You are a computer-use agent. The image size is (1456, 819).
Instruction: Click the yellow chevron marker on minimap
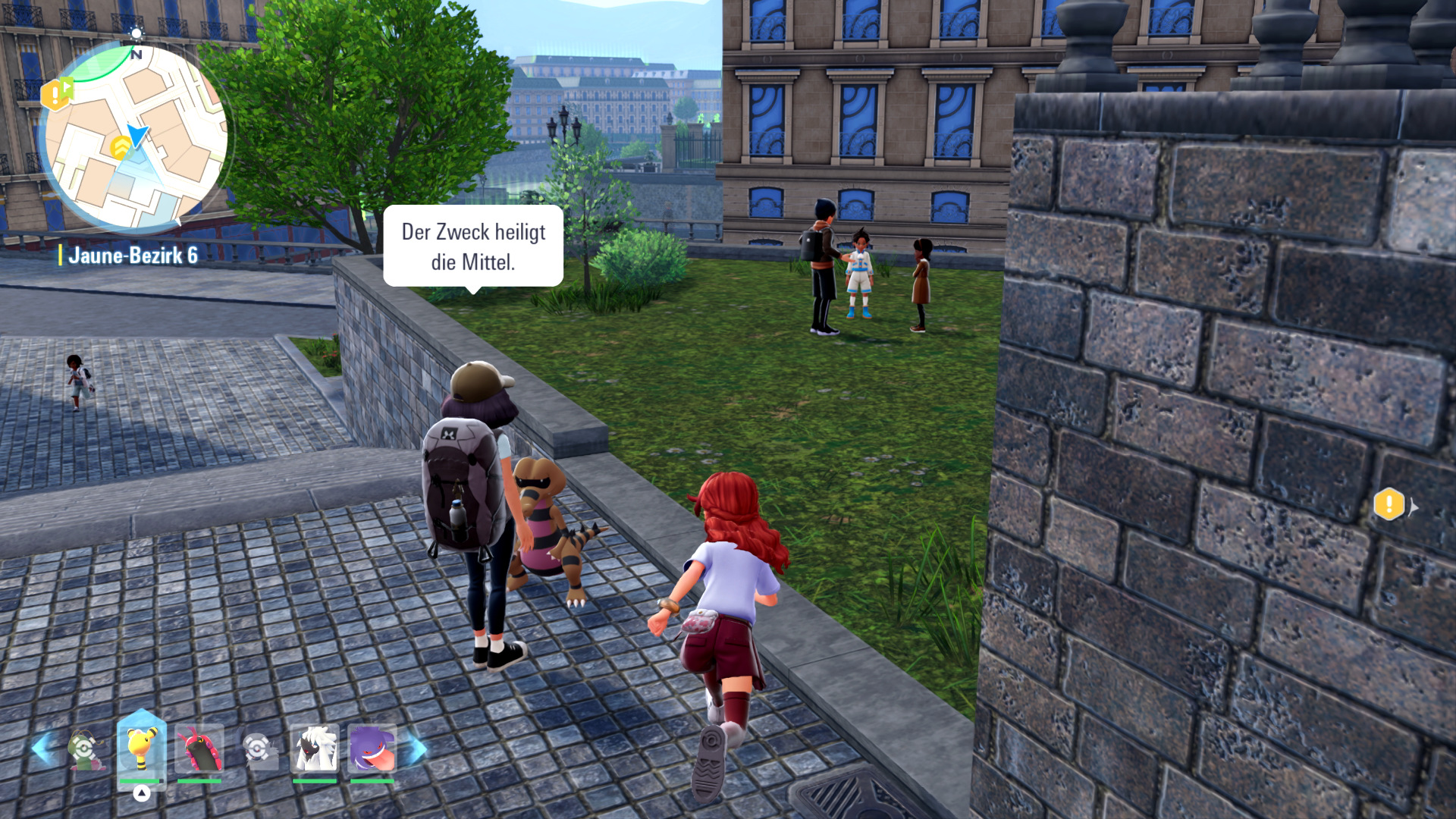(120, 146)
